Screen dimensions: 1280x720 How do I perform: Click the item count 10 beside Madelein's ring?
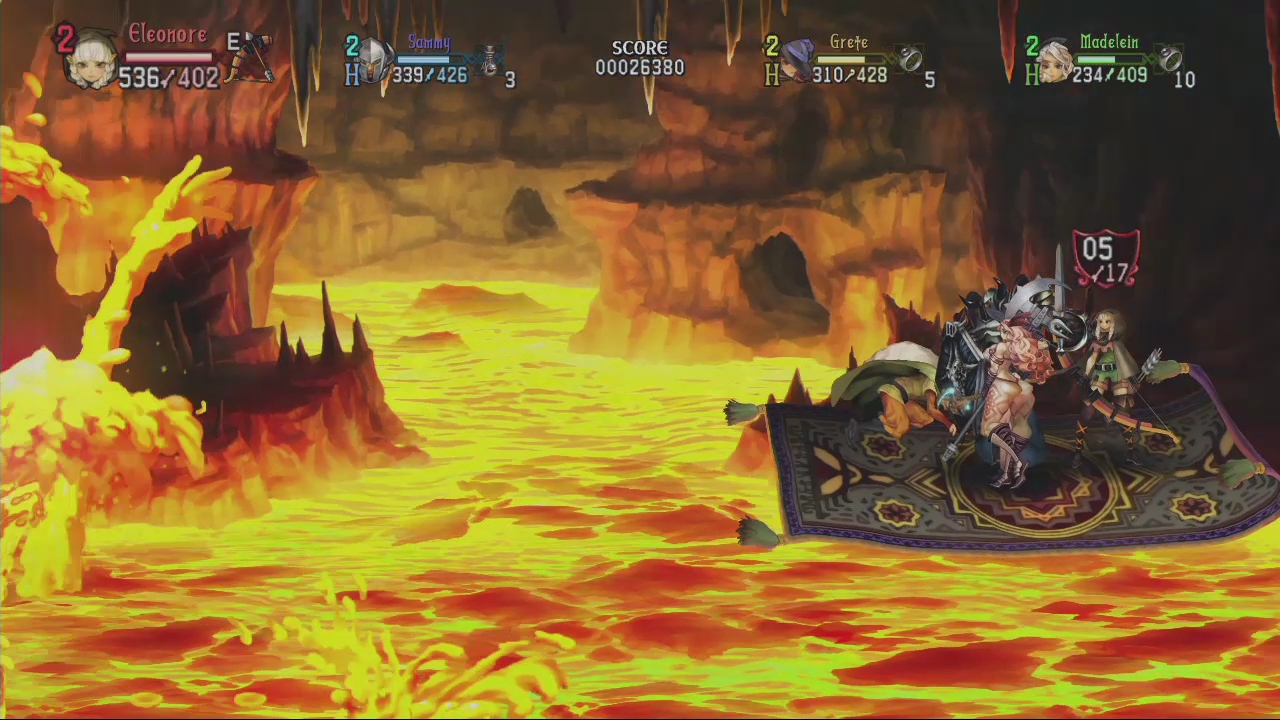1186,80
